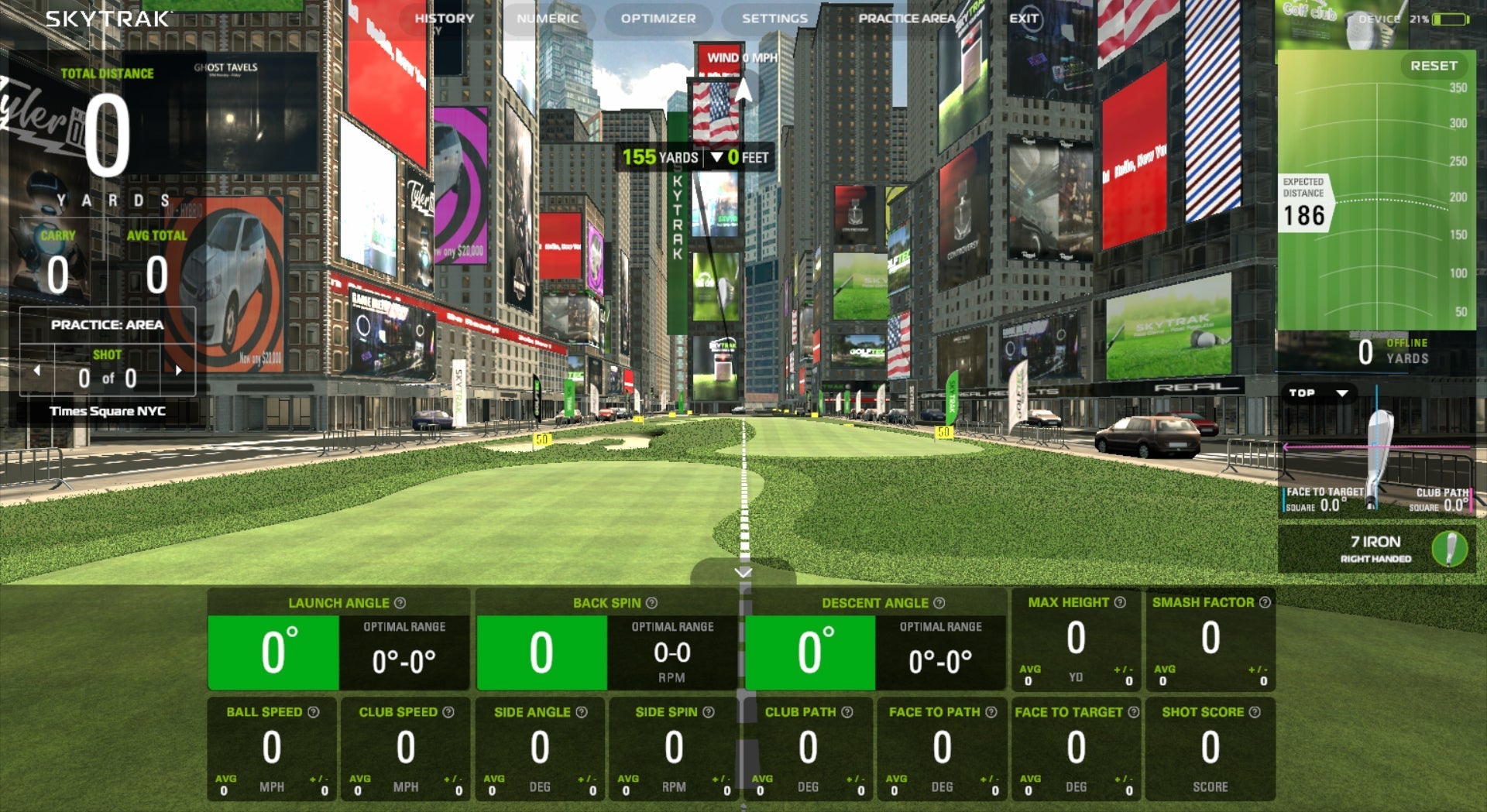The width and height of the screenshot is (1487, 812).
Task: Show help for Back Spin
Action: point(651,603)
